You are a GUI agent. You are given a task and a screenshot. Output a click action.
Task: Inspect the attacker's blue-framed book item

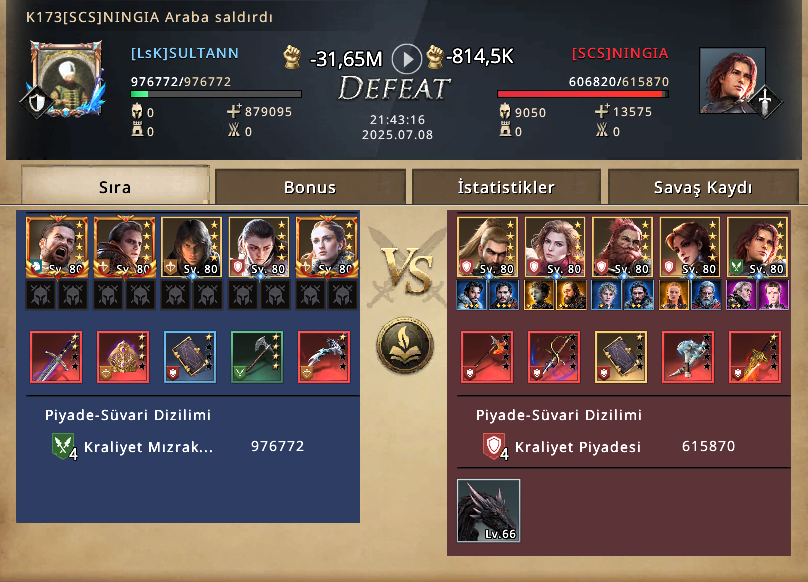190,357
